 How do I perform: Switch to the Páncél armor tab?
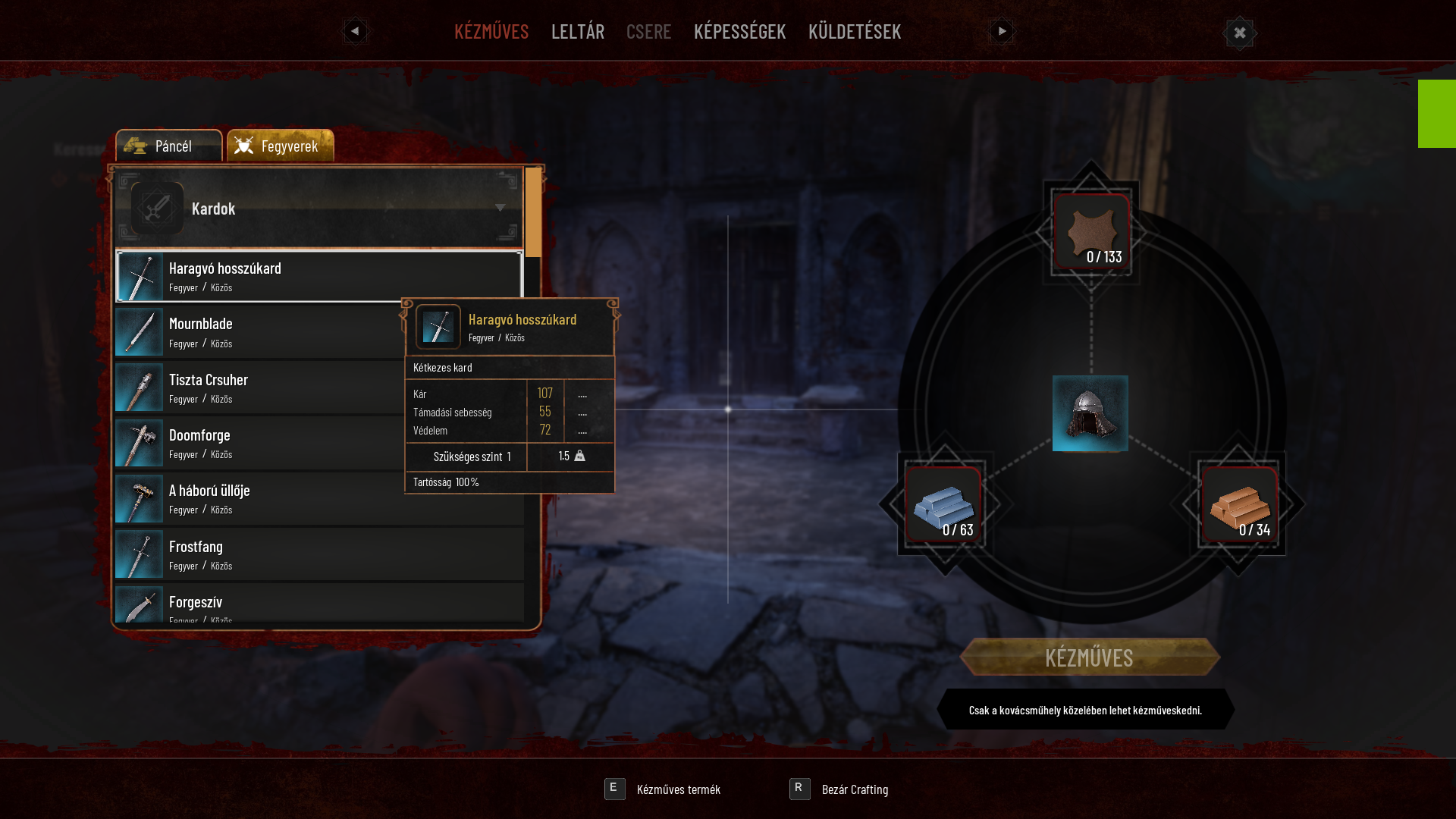(168, 146)
